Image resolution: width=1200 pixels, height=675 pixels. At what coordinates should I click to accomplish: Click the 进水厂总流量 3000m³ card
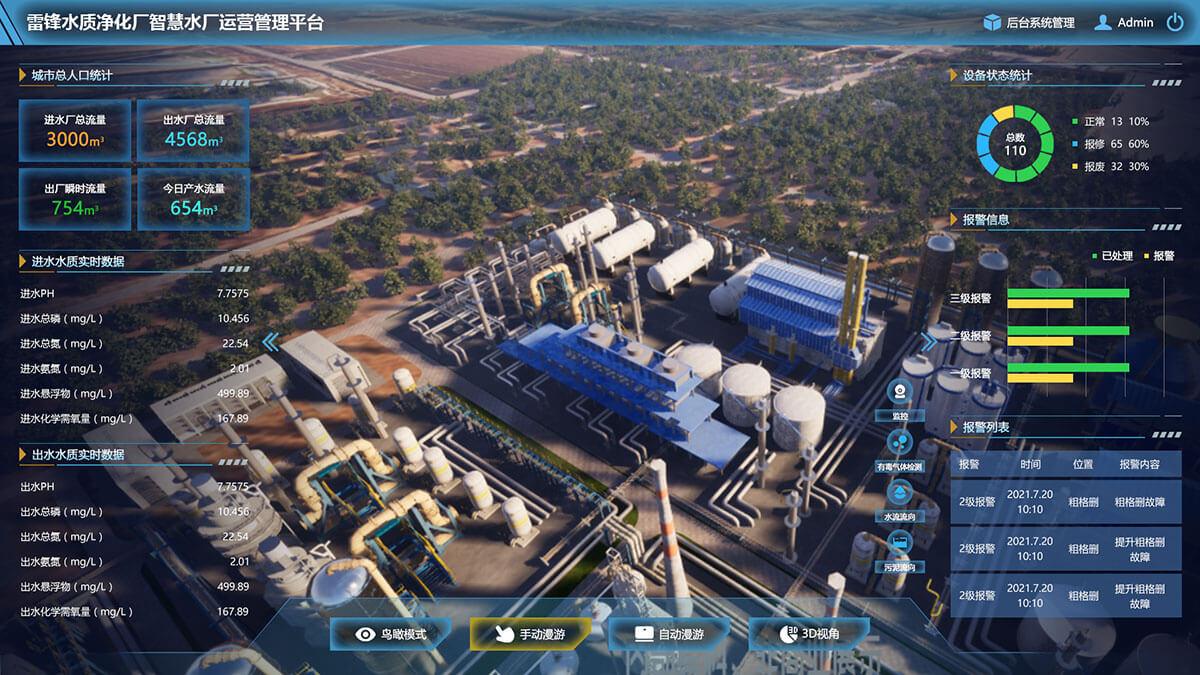75,131
